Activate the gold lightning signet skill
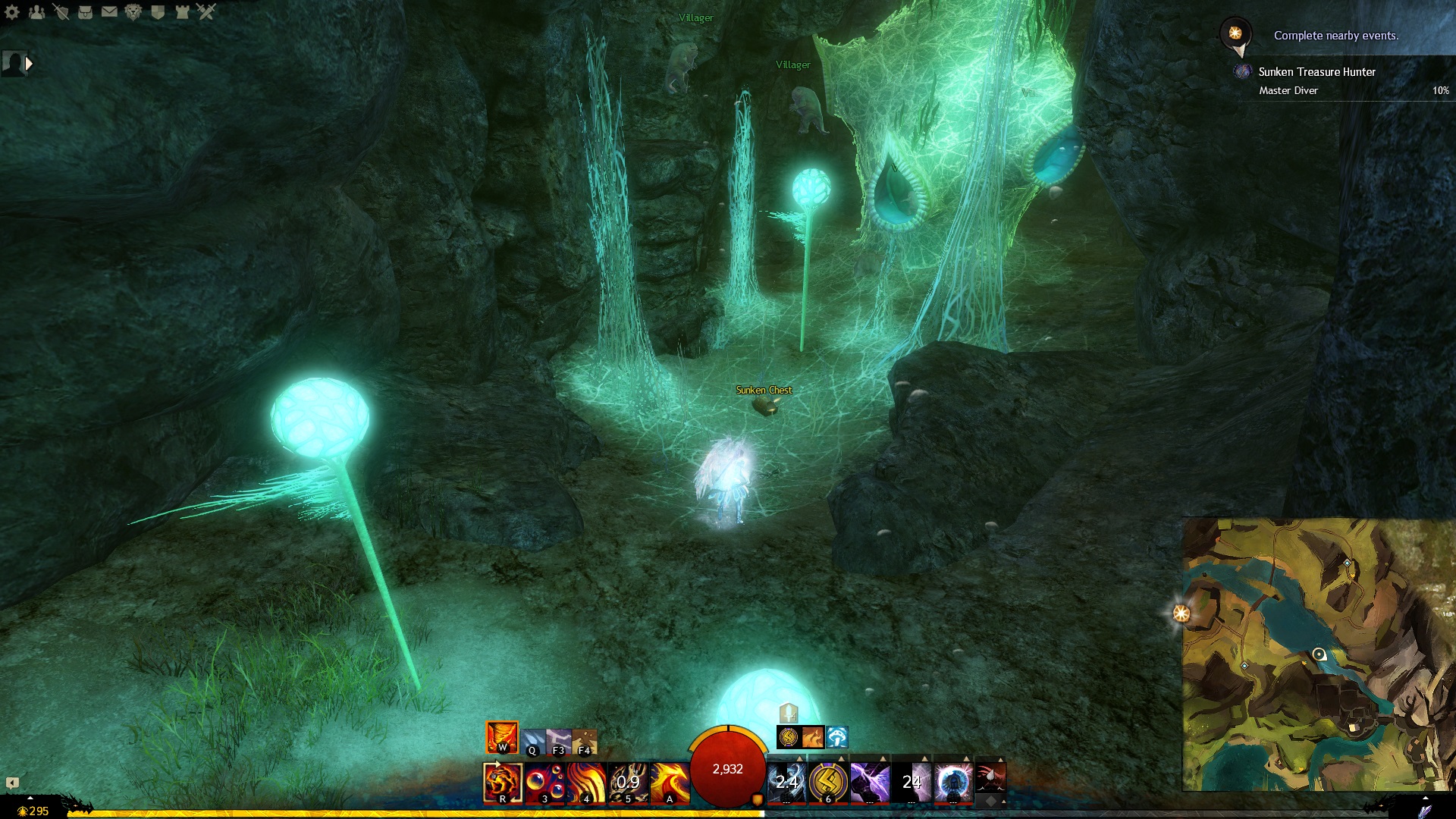 pyautogui.click(x=828, y=783)
